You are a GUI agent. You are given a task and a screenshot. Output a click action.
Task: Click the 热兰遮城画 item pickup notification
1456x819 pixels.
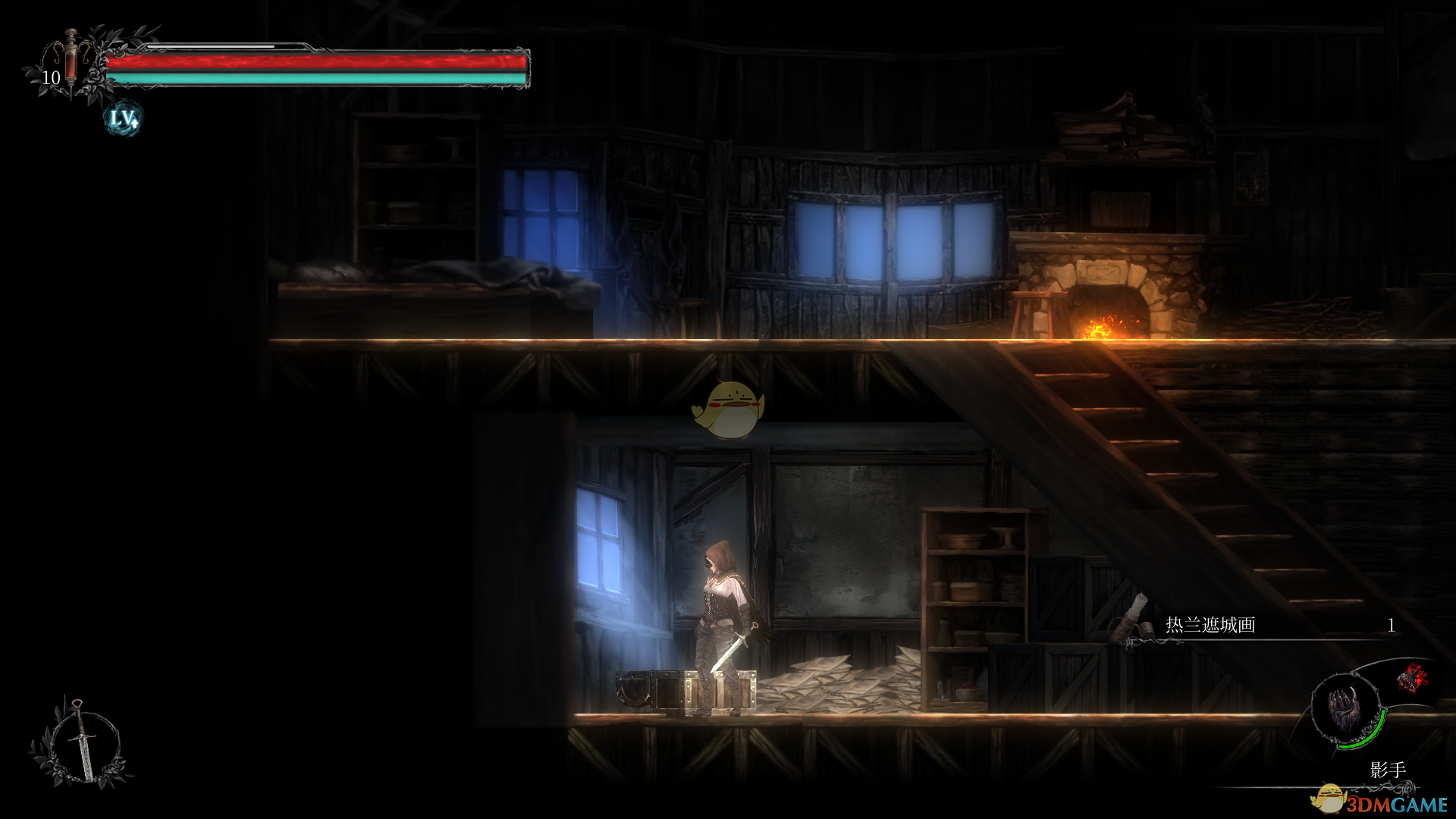[1251, 625]
